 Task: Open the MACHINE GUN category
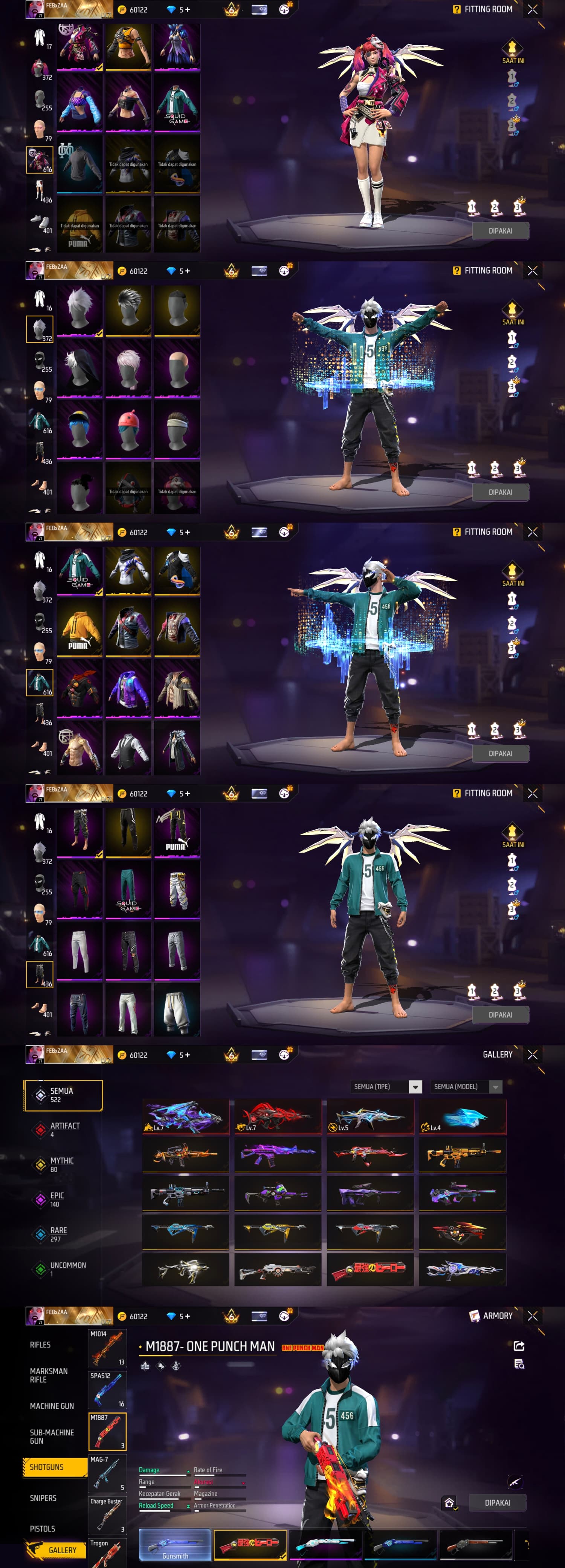pyautogui.click(x=52, y=1406)
